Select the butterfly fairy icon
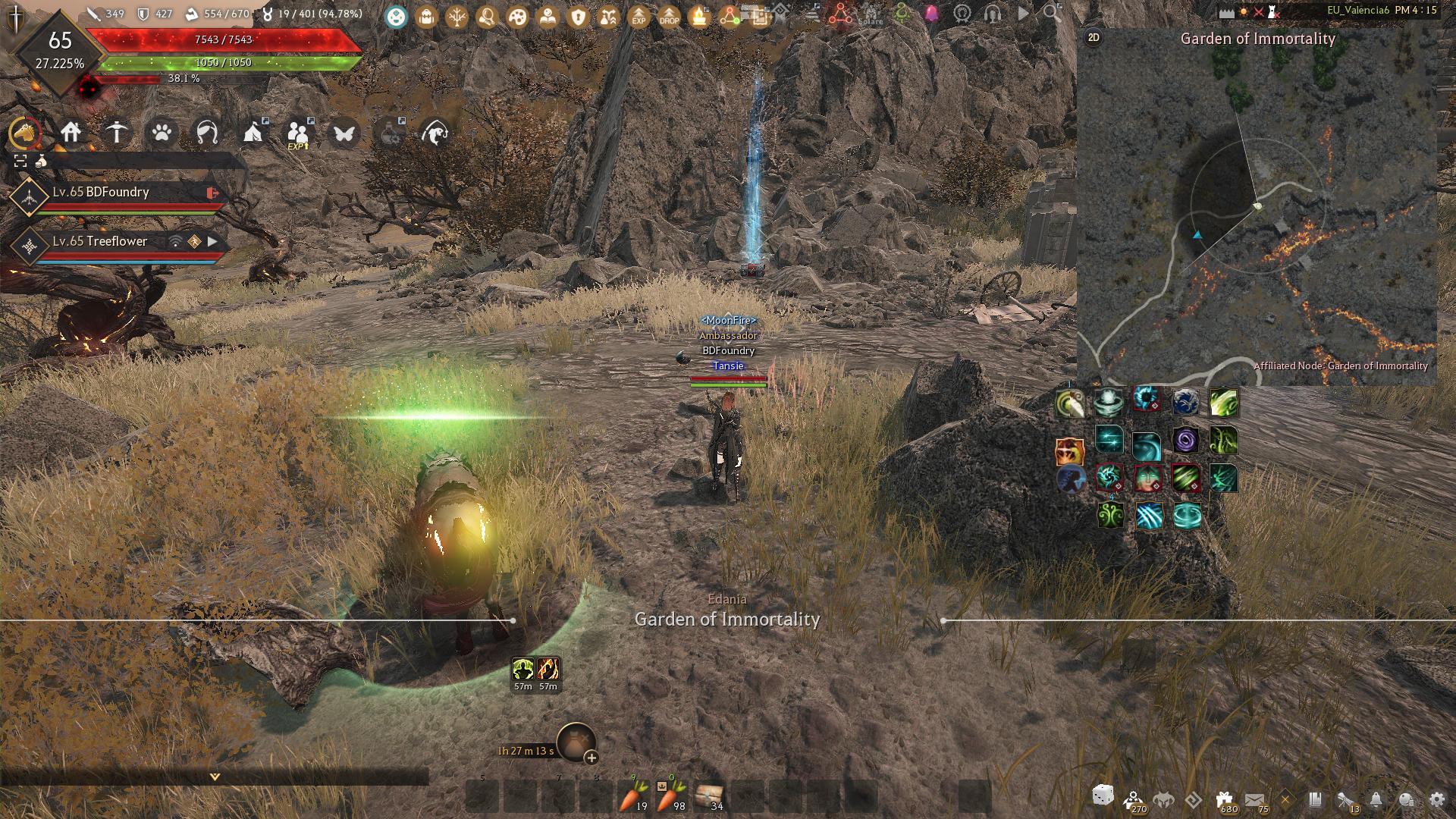Viewport: 1456px width, 819px height. 344,133
